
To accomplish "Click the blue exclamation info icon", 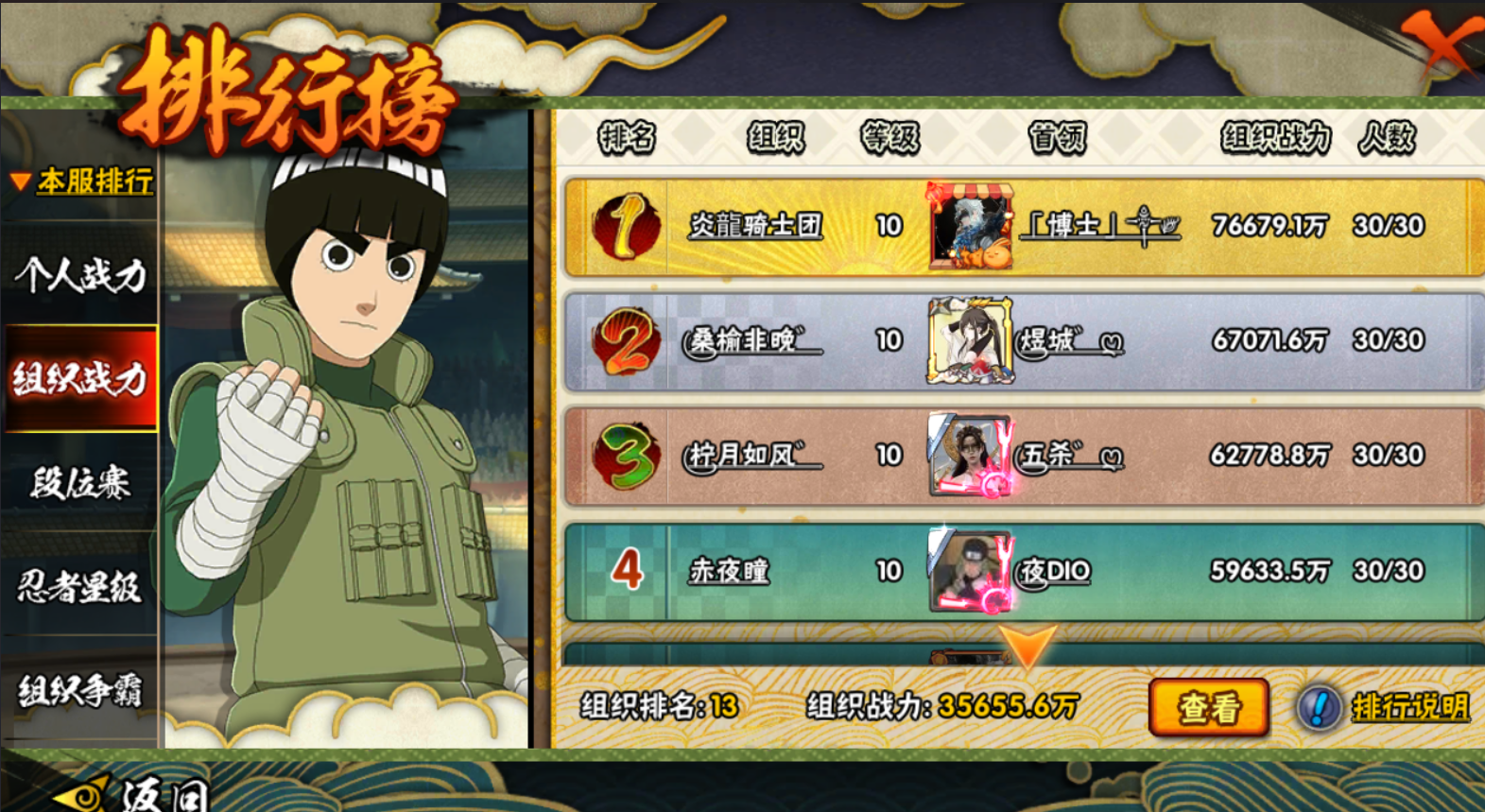I will [x=1319, y=707].
